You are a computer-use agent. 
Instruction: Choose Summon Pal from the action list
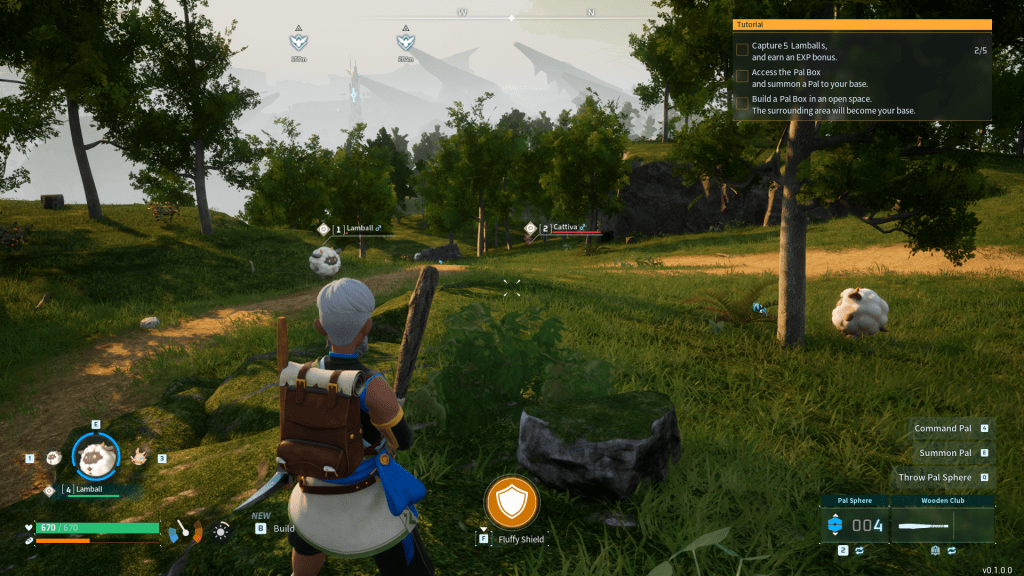[945, 453]
